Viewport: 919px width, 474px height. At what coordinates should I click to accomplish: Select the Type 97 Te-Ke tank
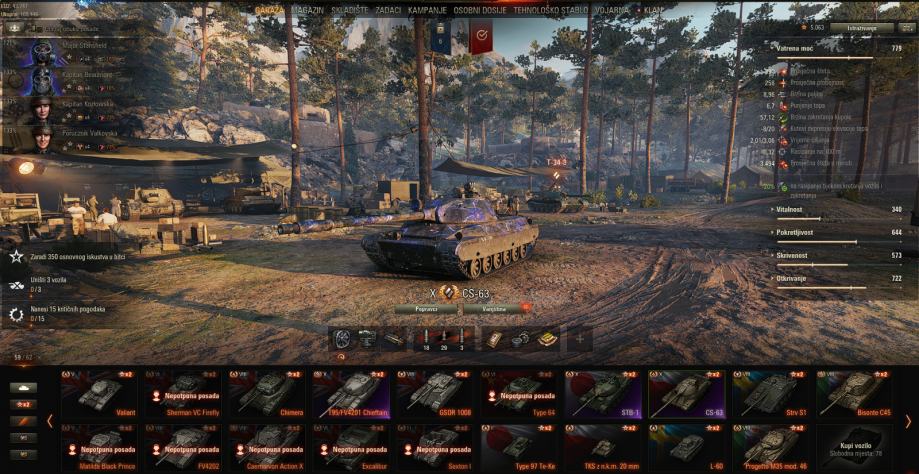point(519,447)
